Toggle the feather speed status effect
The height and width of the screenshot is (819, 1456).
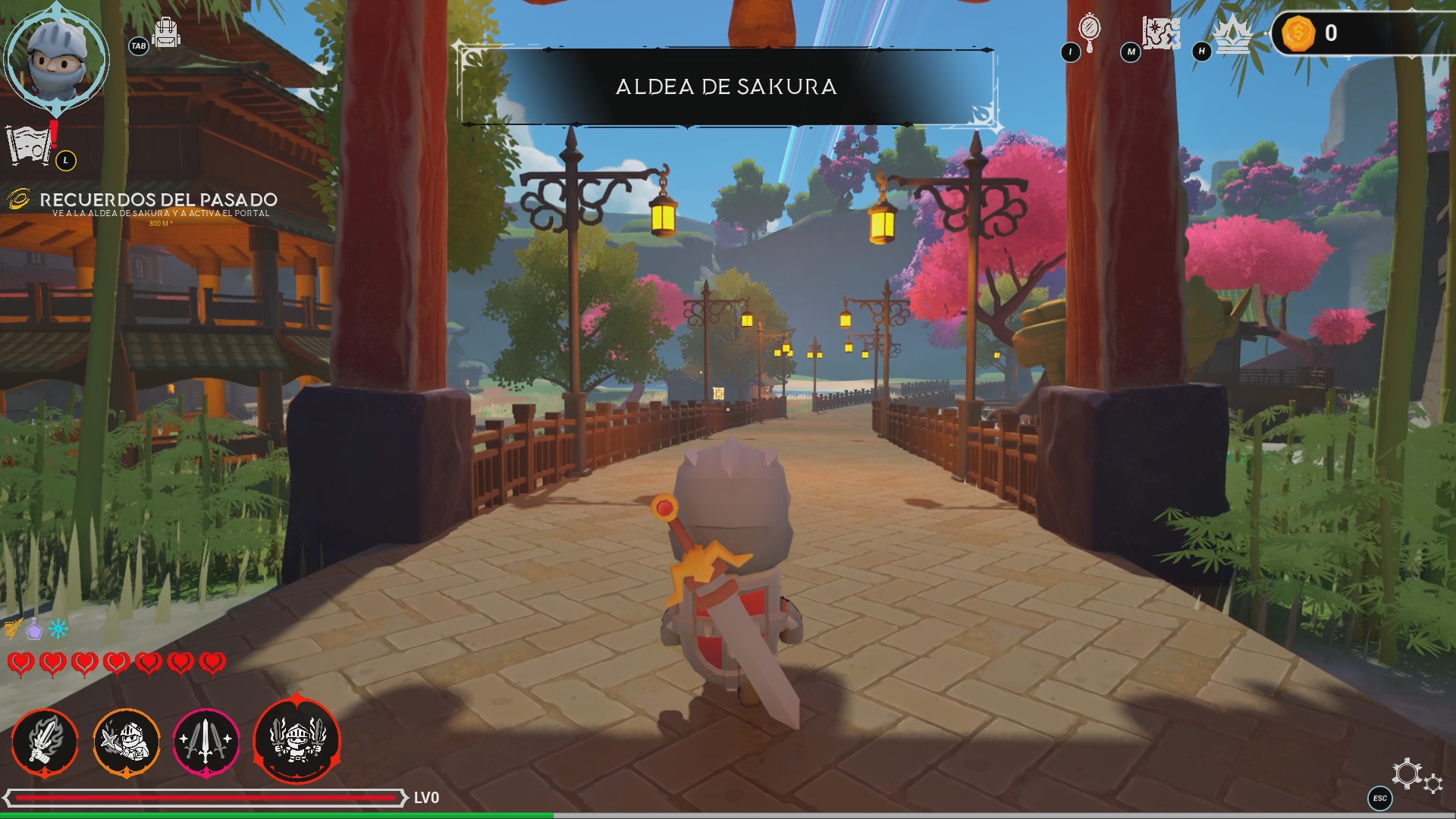coord(12,627)
